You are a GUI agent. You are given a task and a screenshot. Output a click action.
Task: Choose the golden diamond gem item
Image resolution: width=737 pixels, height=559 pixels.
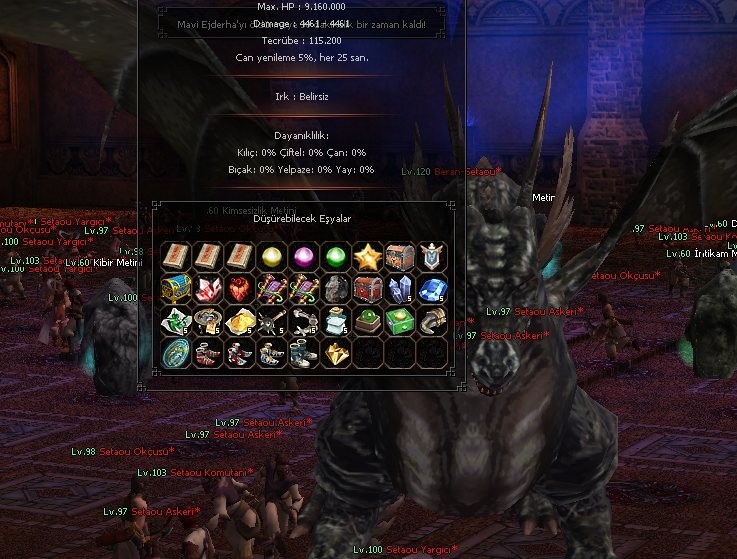(336, 352)
